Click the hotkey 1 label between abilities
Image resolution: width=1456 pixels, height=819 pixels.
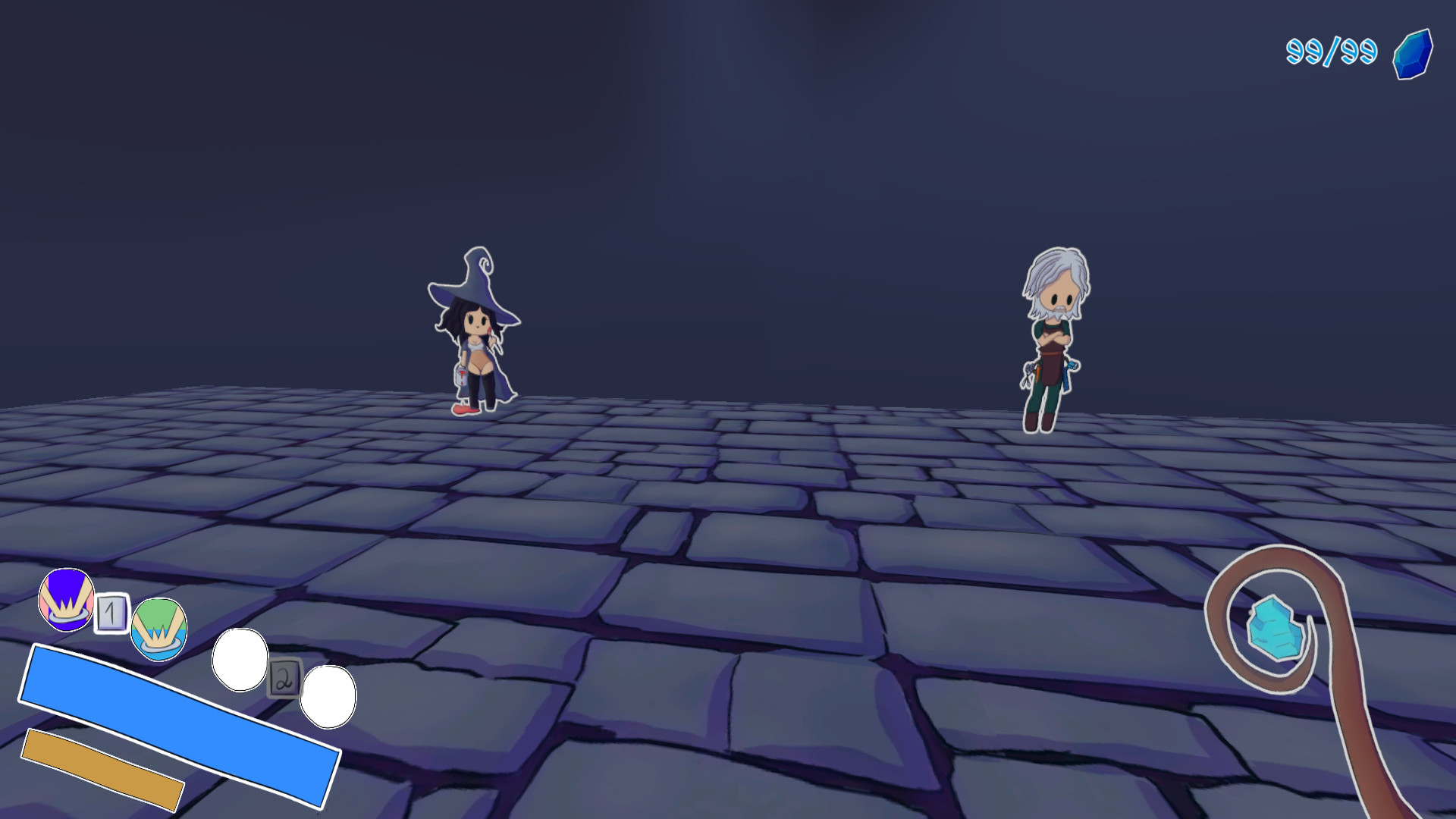click(x=111, y=613)
